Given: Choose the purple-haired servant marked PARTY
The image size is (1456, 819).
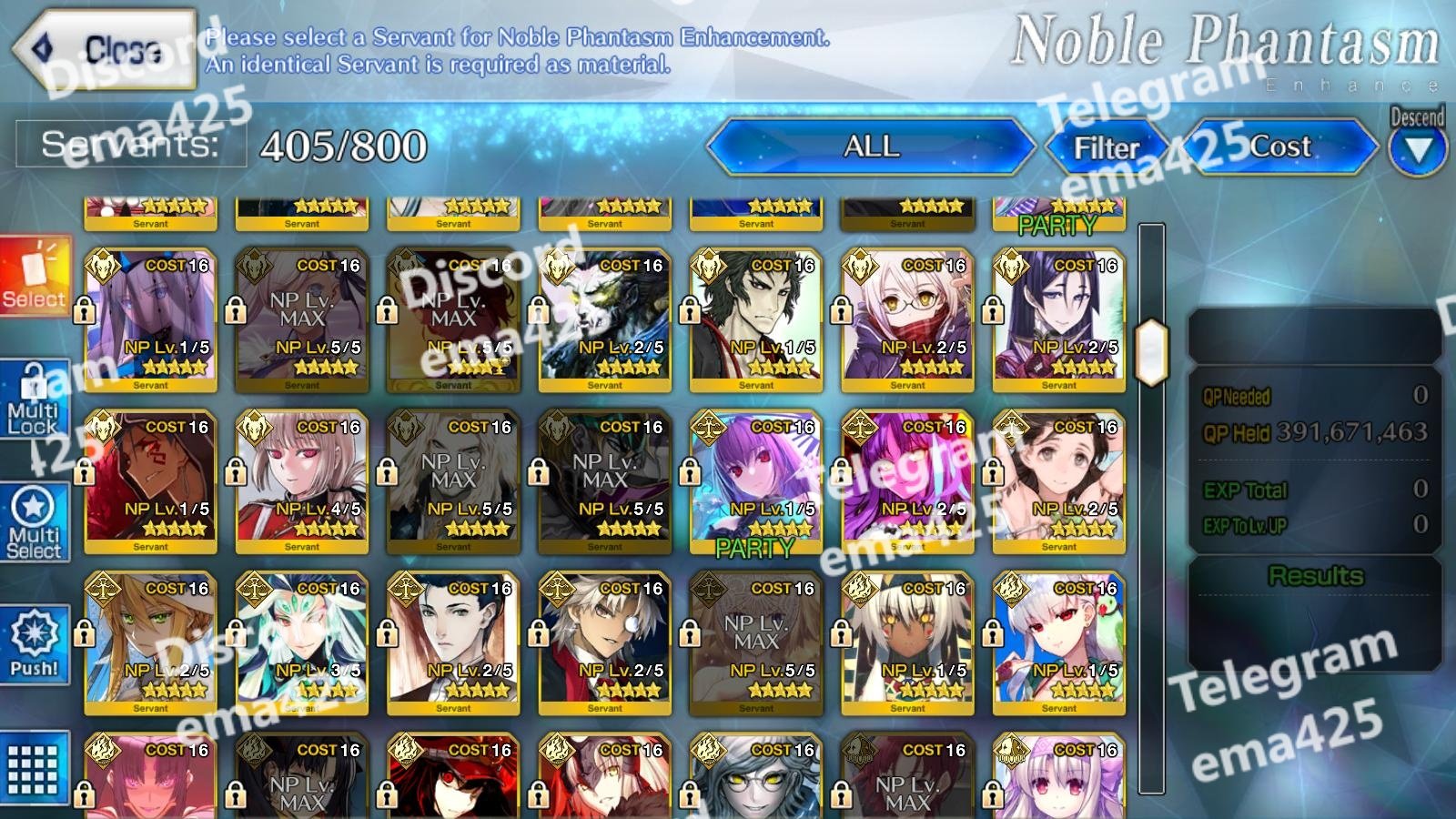Looking at the screenshot, I should pyautogui.click(x=755, y=480).
